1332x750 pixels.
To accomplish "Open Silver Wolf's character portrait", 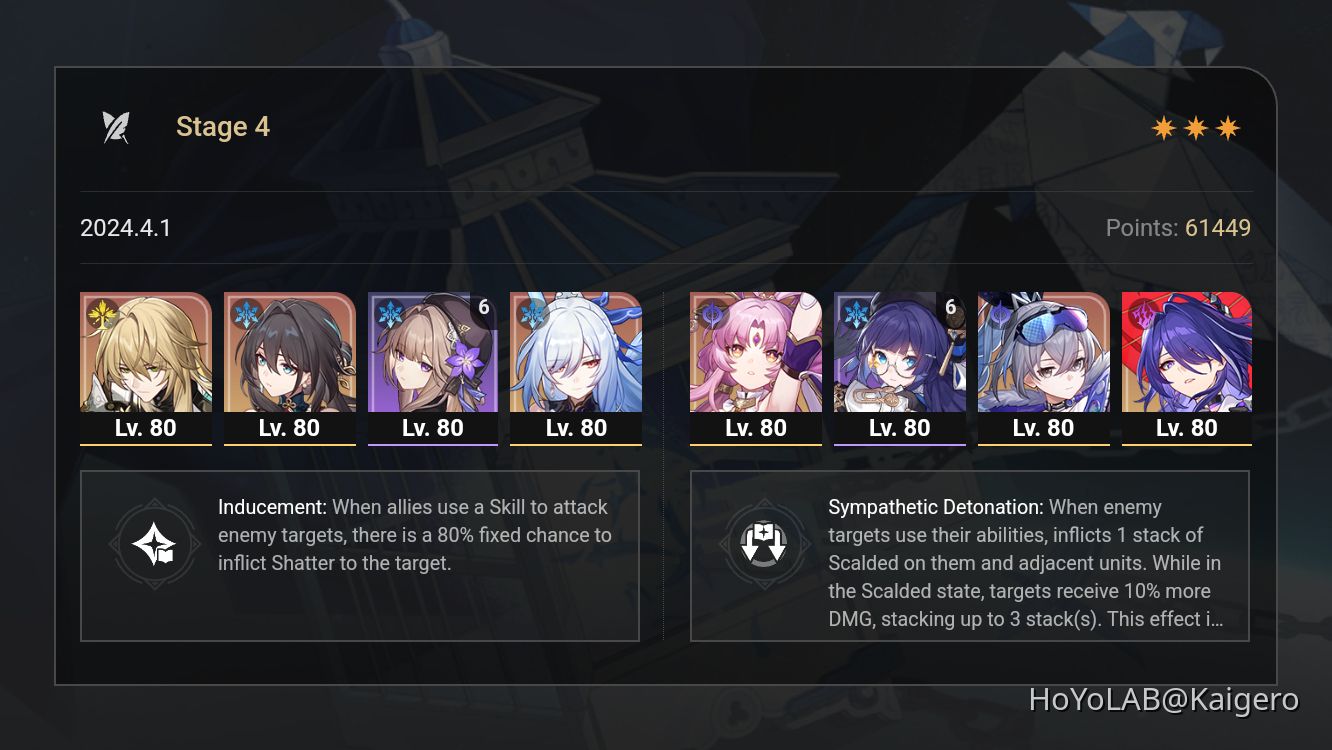I will [1043, 355].
